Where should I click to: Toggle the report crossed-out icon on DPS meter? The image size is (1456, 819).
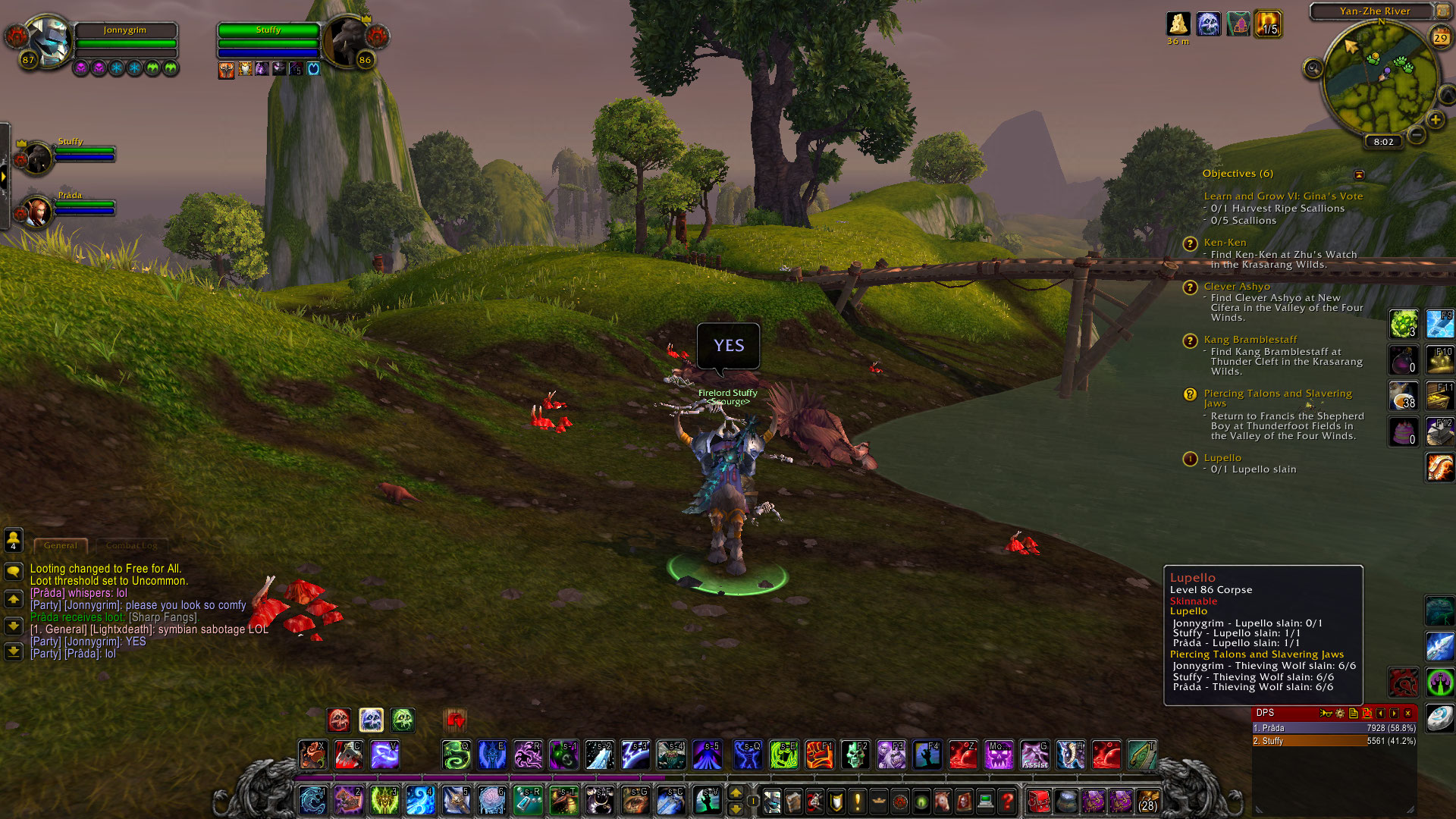click(1367, 714)
